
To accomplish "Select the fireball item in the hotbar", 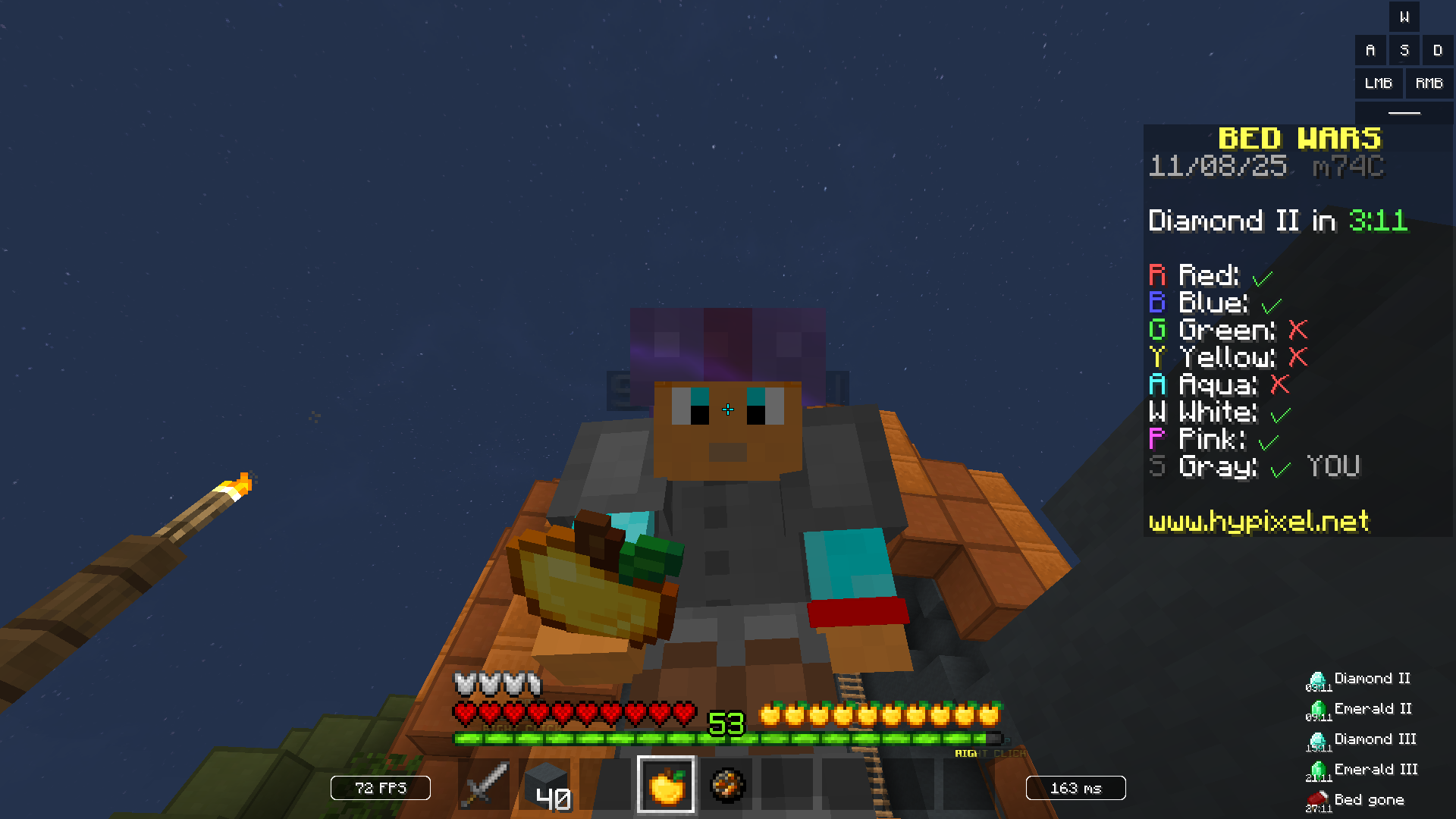I will 726,786.
